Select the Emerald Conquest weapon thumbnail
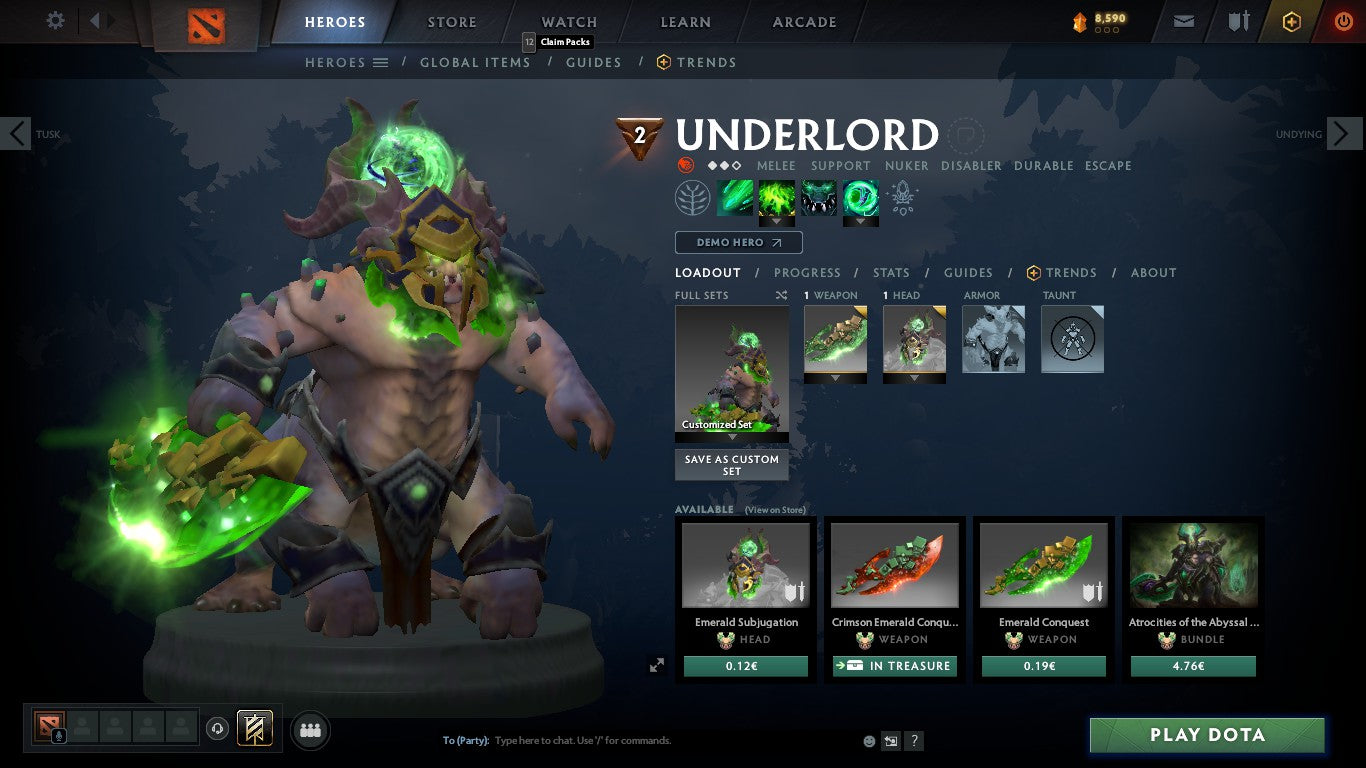Screen dimensions: 1366x768 coord(1043,565)
